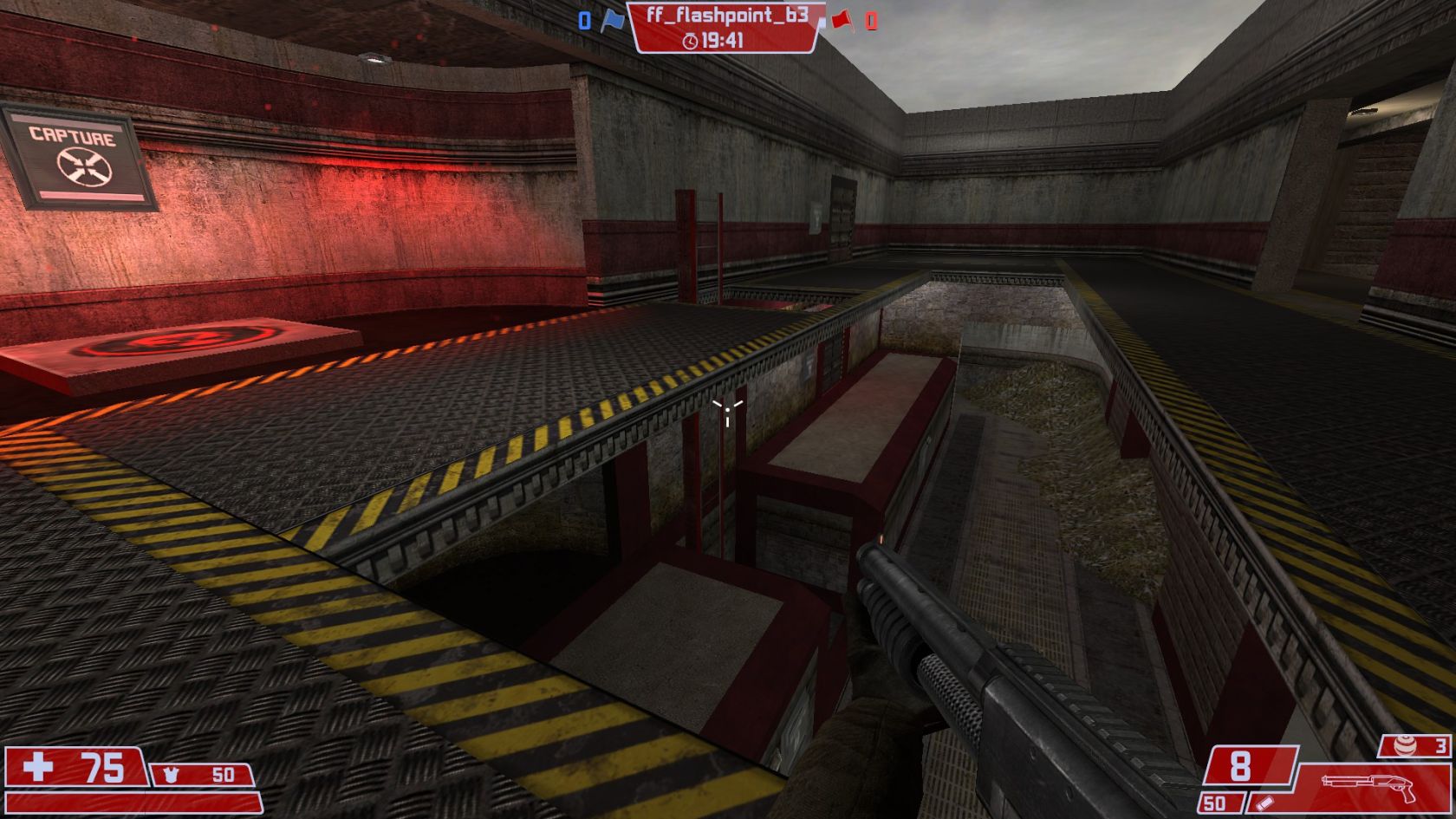This screenshot has height=819, width=1456.
Task: Click the red team flag icon
Action: tap(842, 20)
